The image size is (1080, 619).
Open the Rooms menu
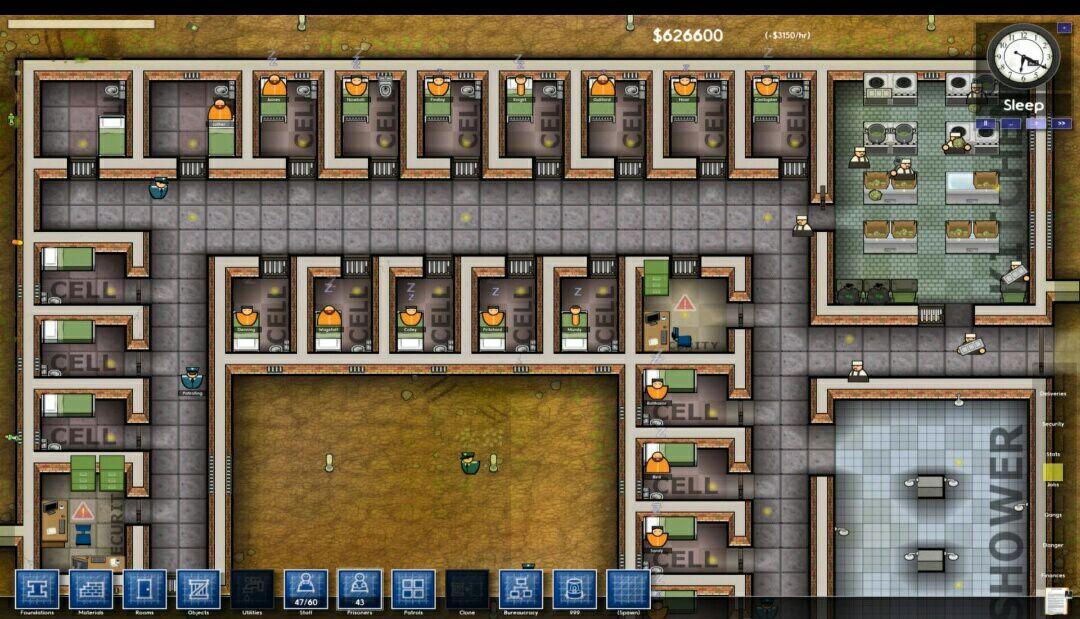pyautogui.click(x=145, y=590)
